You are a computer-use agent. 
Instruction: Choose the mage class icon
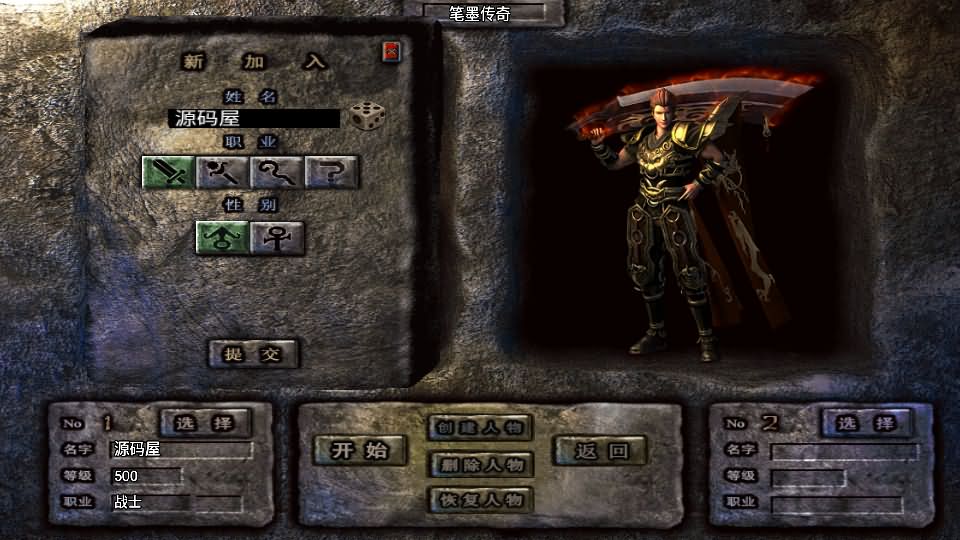pos(222,173)
